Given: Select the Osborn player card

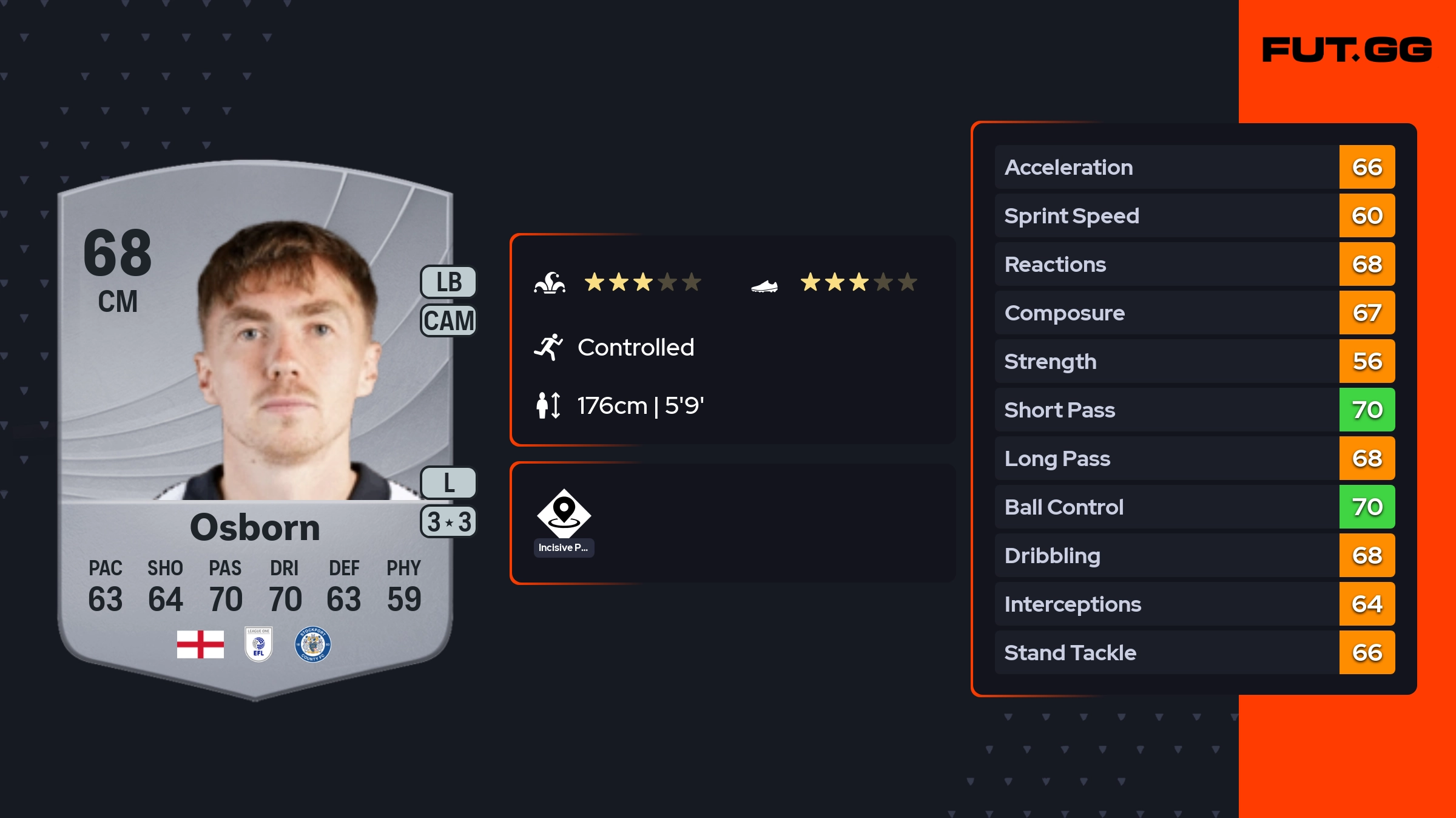Looking at the screenshot, I should point(255,425).
